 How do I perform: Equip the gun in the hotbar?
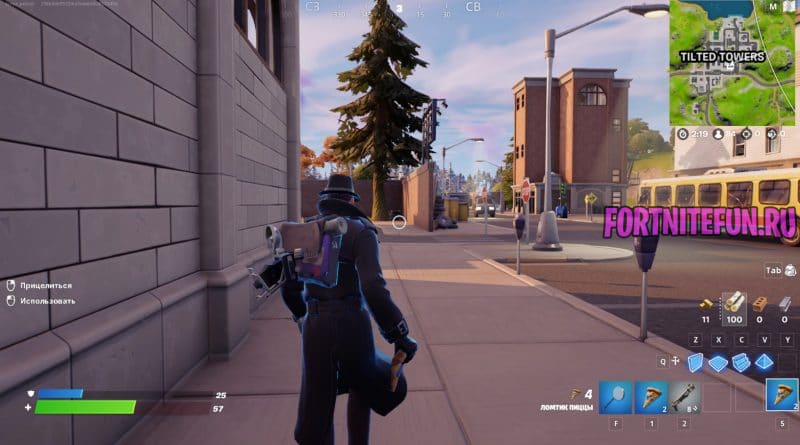point(686,396)
